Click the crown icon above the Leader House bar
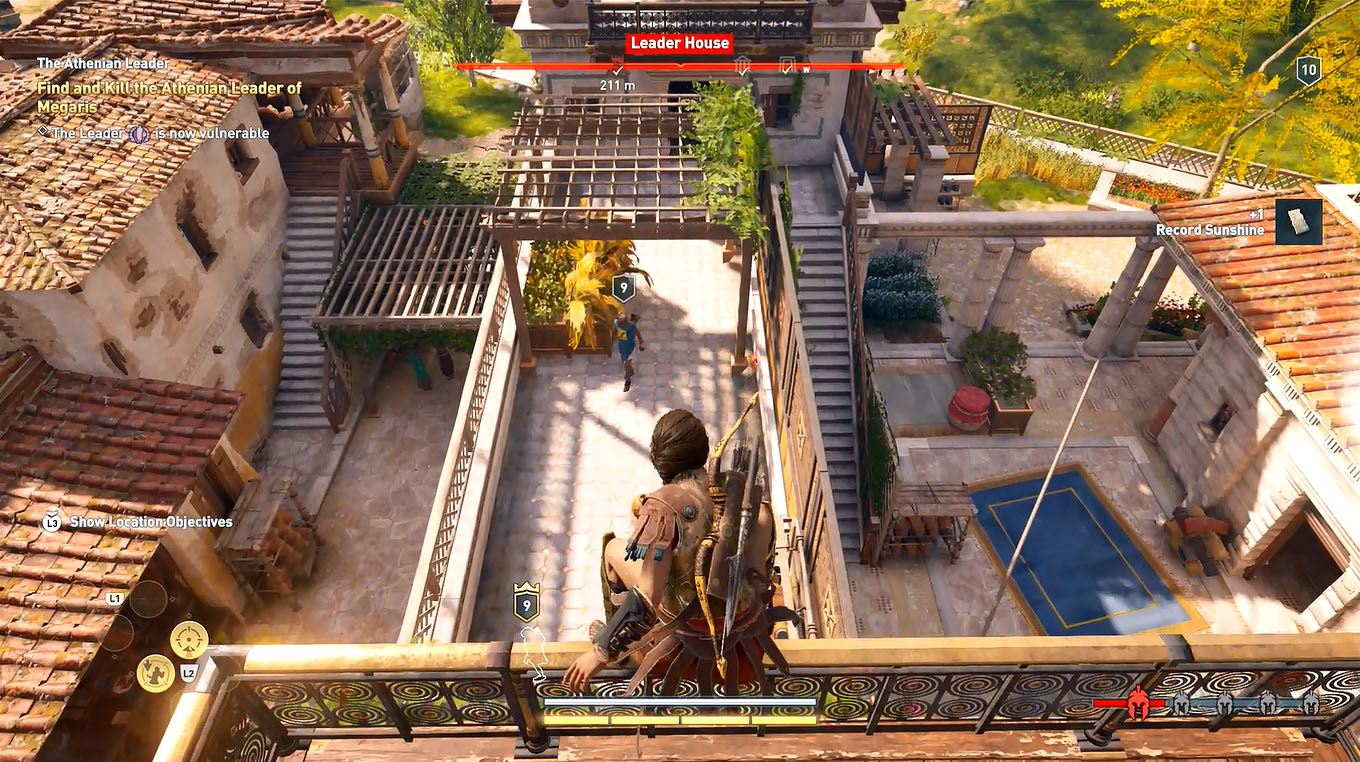The width and height of the screenshot is (1360, 762). coord(616,56)
